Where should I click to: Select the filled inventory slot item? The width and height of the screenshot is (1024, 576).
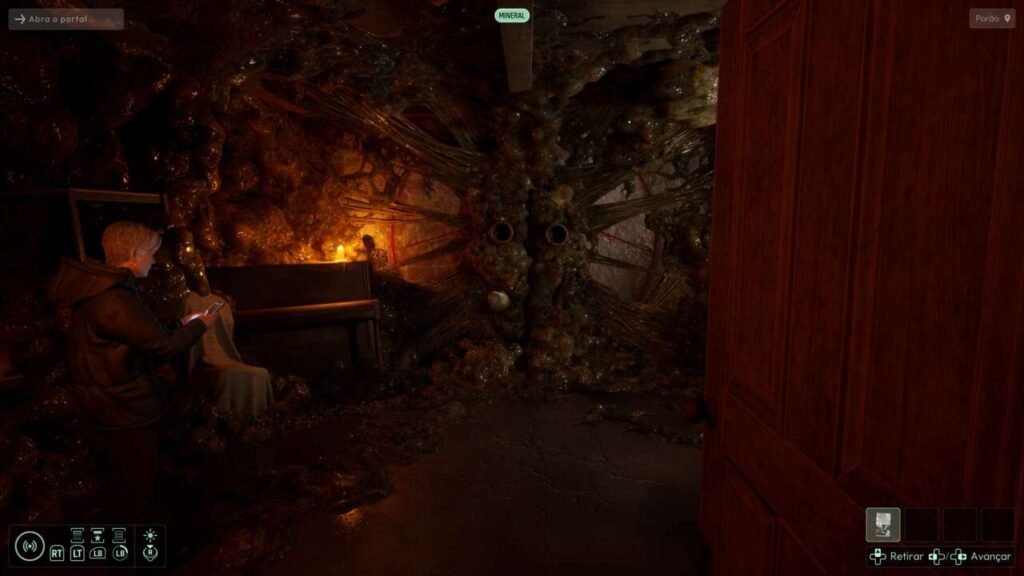click(883, 525)
